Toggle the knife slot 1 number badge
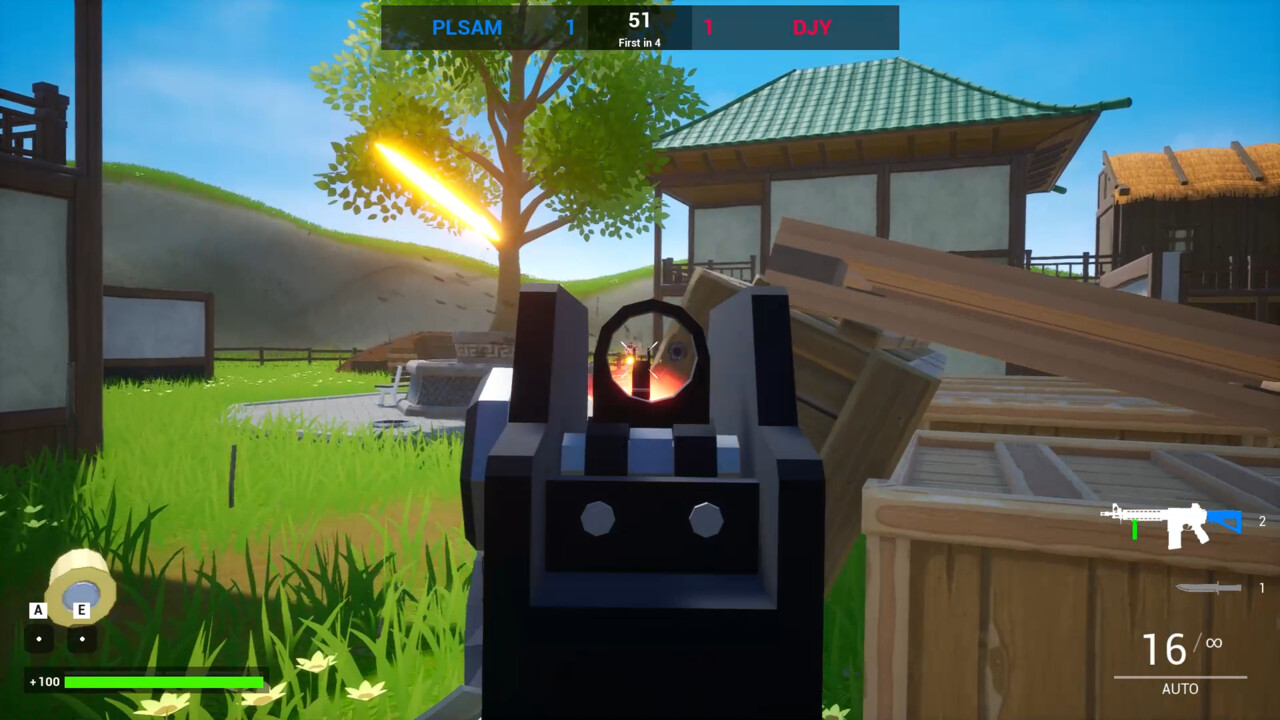The height and width of the screenshot is (720, 1280). (1262, 588)
